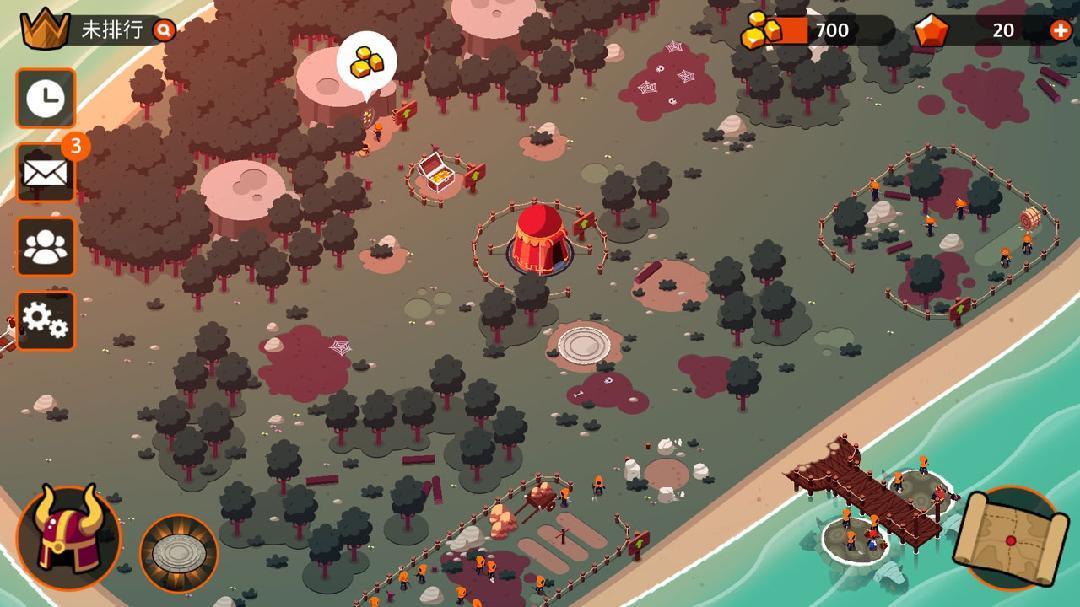This screenshot has width=1080, height=607.
Task: Add more gems with the plus button
Action: click(1061, 30)
